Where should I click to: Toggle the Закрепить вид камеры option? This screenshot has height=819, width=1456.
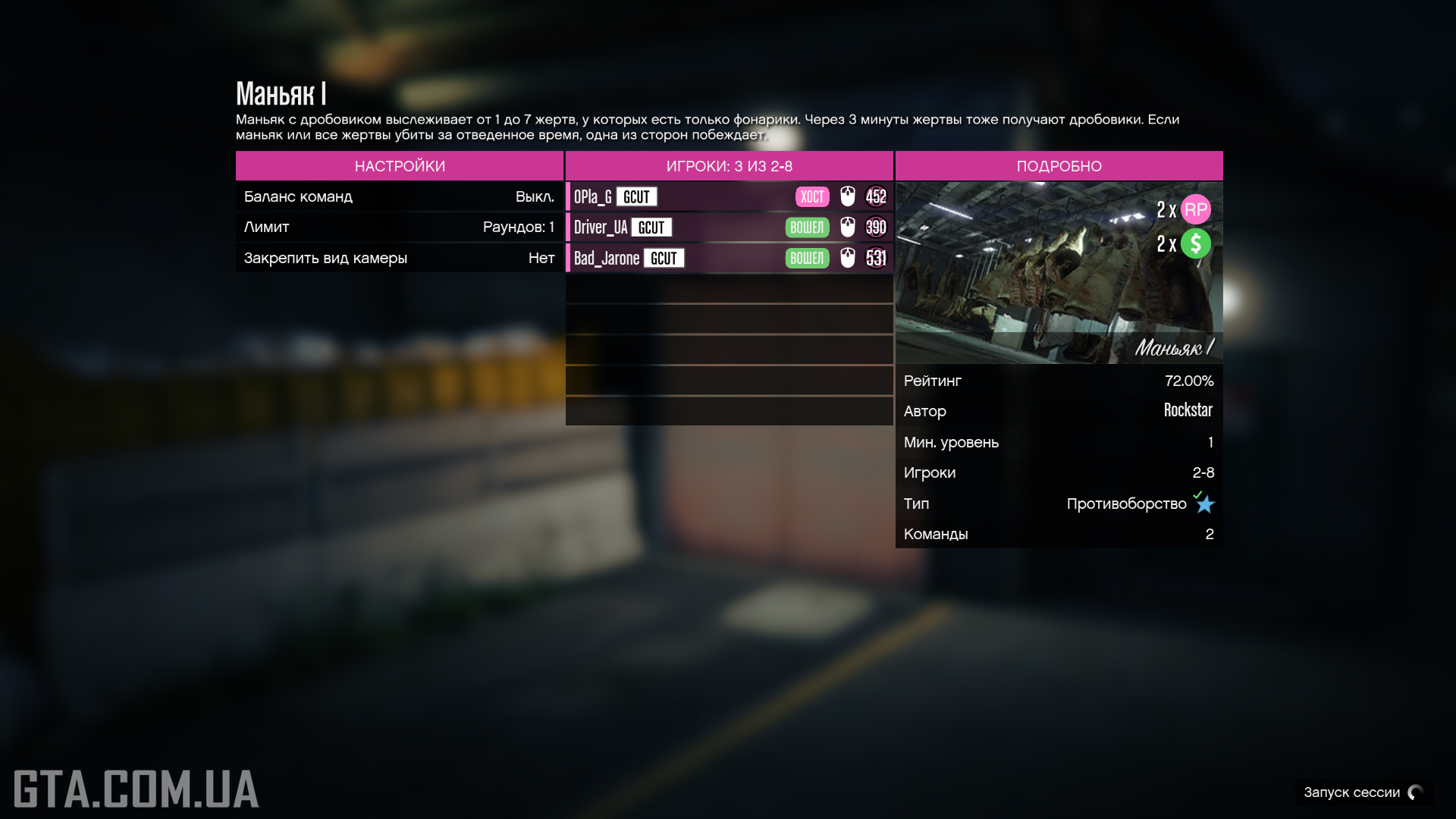(399, 258)
